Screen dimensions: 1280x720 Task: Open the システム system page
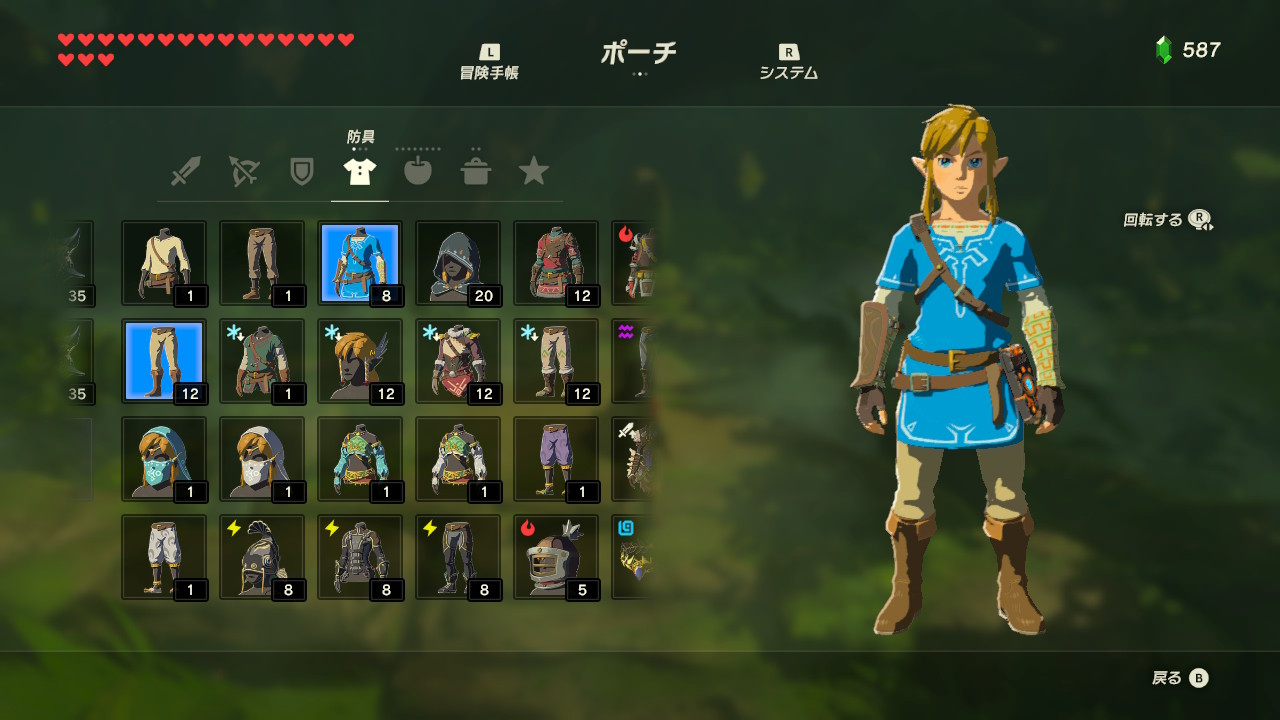point(788,62)
